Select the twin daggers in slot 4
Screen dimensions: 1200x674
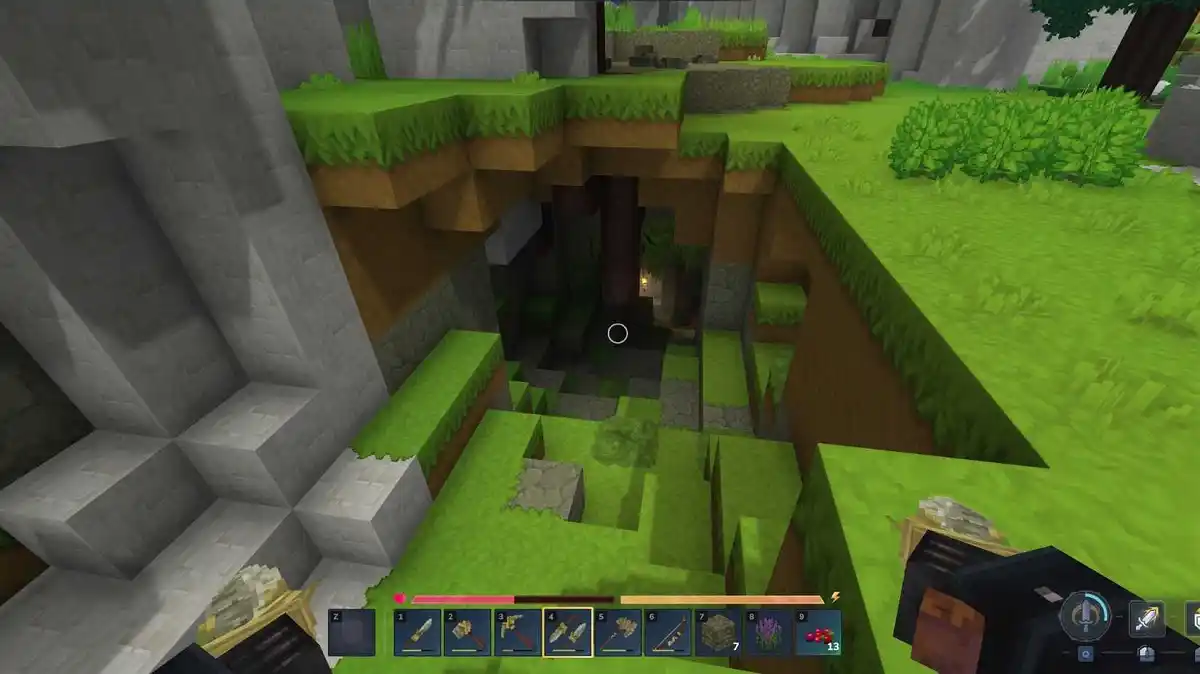click(567, 633)
